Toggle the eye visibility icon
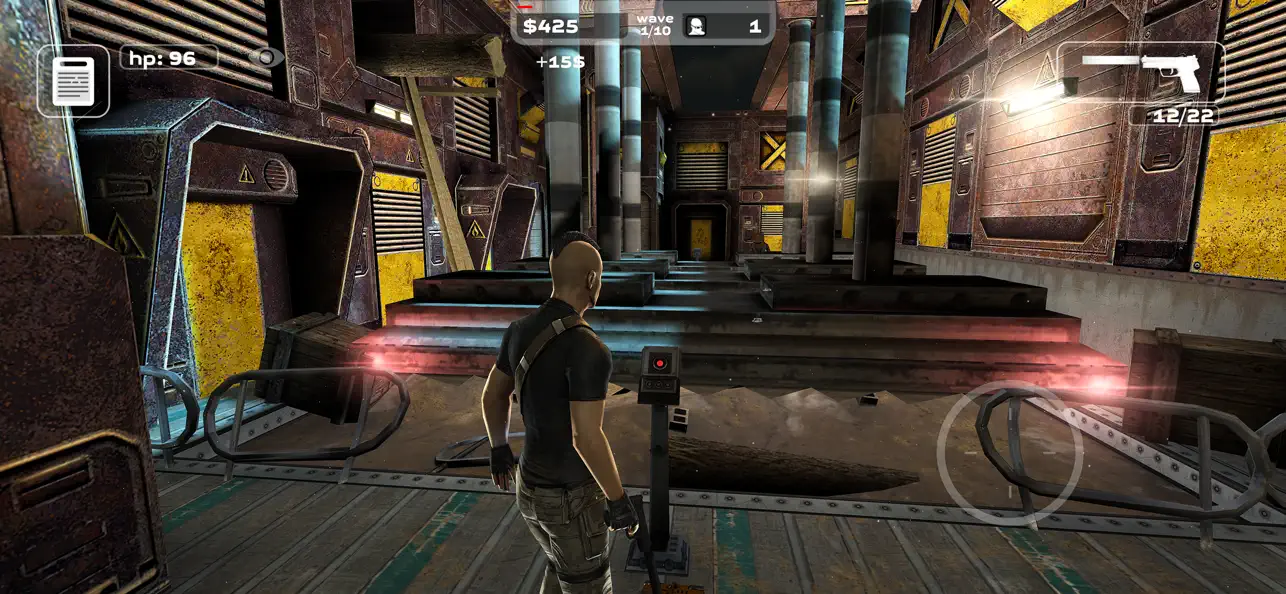1286x594 pixels. tap(265, 57)
